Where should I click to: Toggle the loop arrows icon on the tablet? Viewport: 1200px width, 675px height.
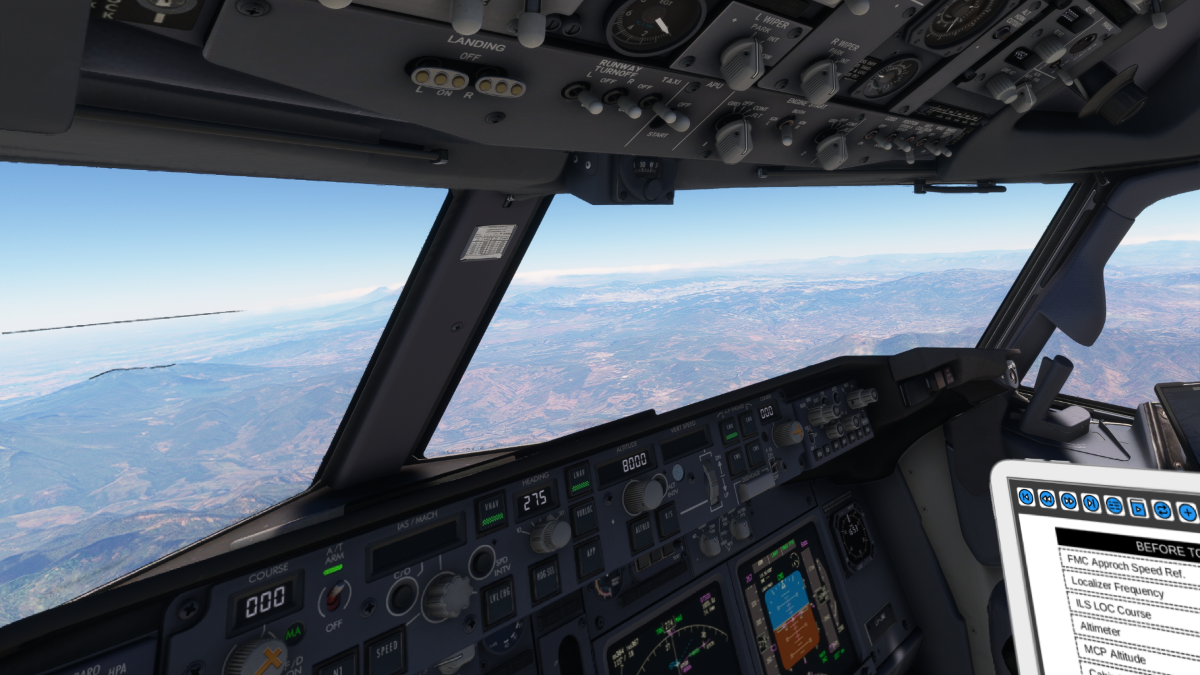[x=1162, y=510]
